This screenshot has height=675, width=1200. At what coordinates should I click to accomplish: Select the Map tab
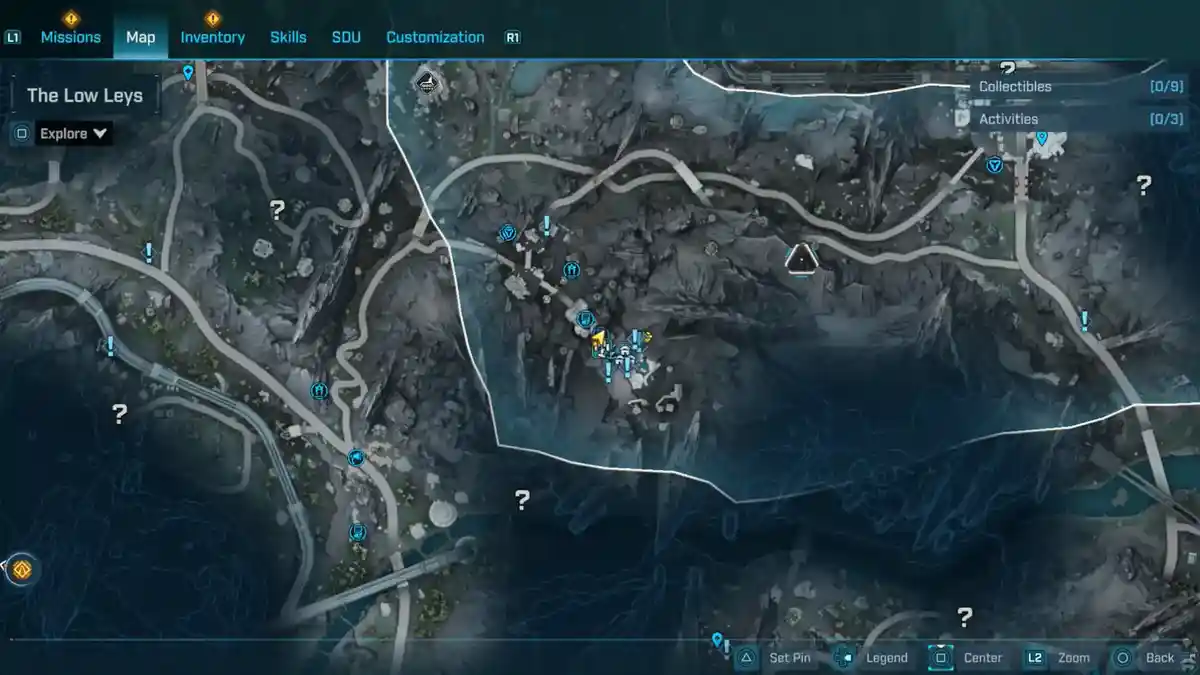(x=140, y=37)
